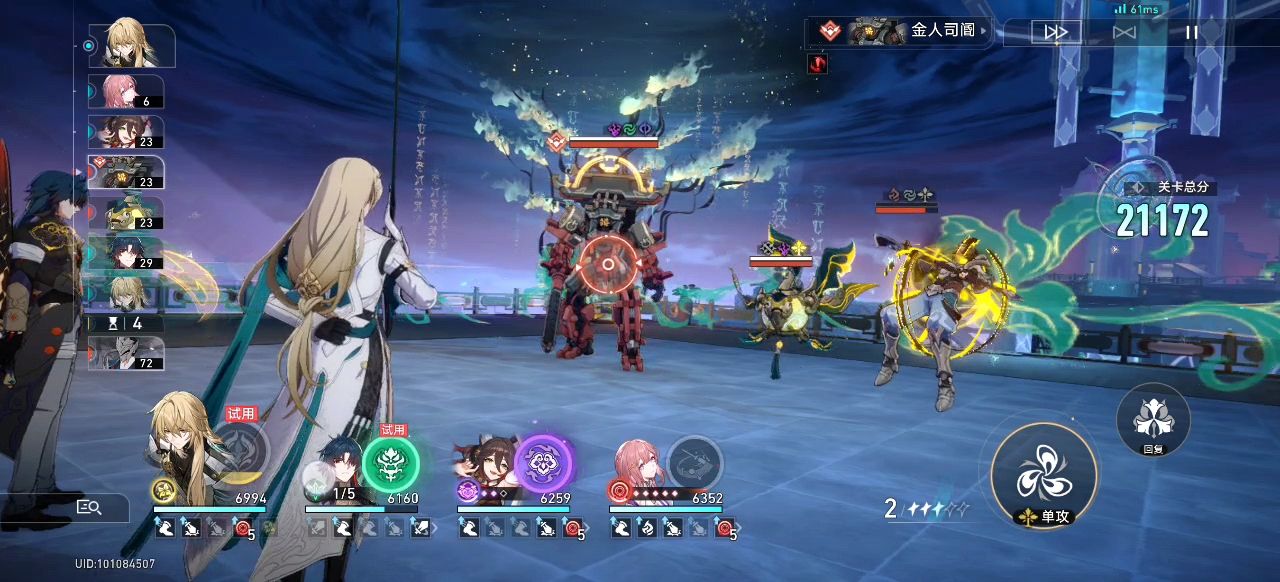Toggle the auto-battle button

pyautogui.click(x=1124, y=32)
